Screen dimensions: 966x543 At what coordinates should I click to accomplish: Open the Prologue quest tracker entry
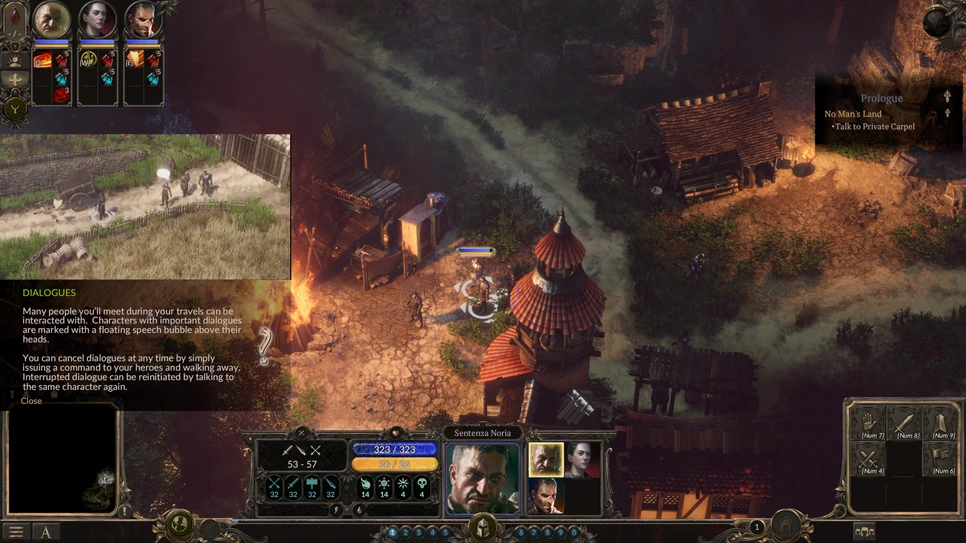(881, 98)
